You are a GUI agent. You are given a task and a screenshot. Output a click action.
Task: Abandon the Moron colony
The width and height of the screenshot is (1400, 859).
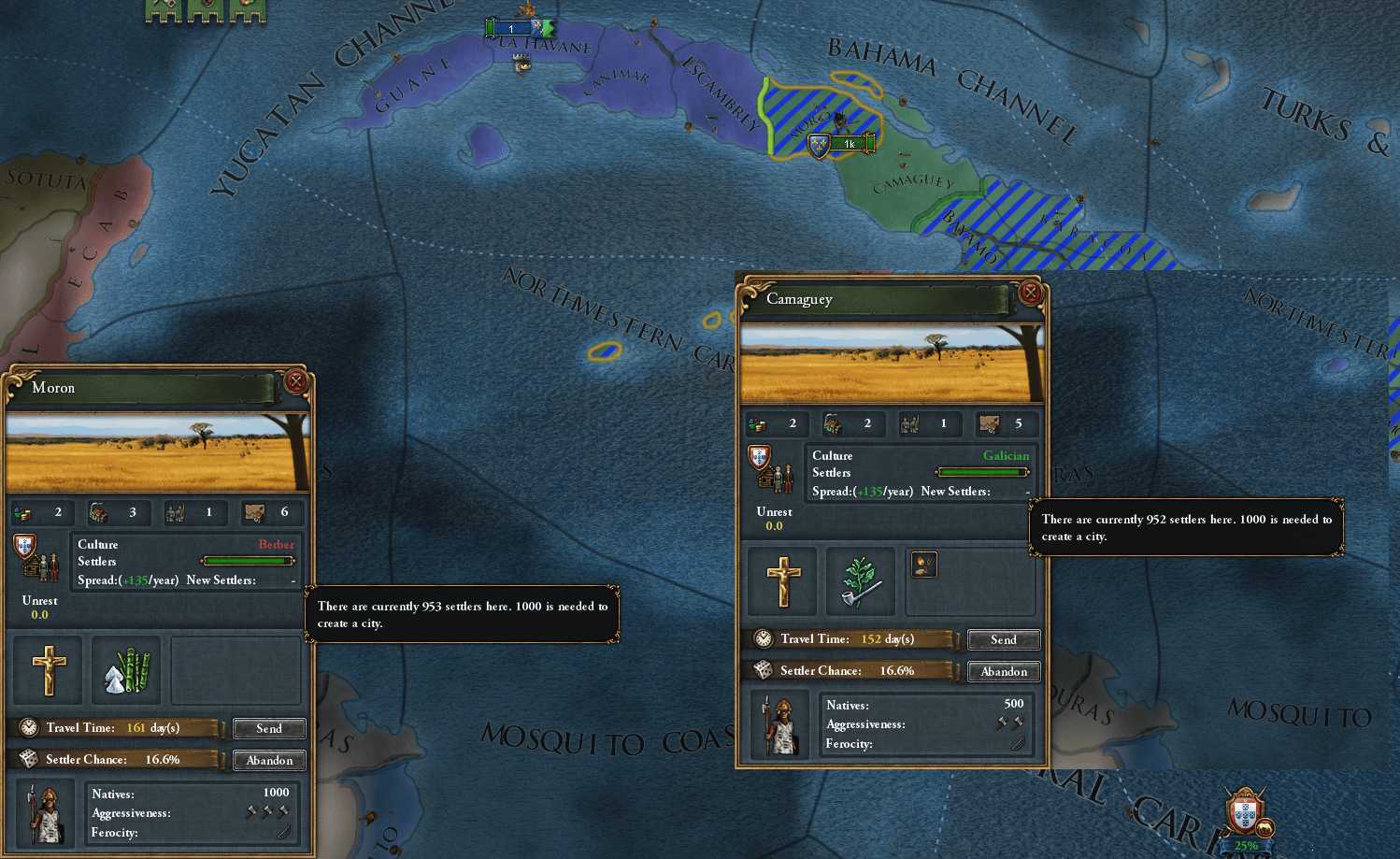pyautogui.click(x=269, y=760)
